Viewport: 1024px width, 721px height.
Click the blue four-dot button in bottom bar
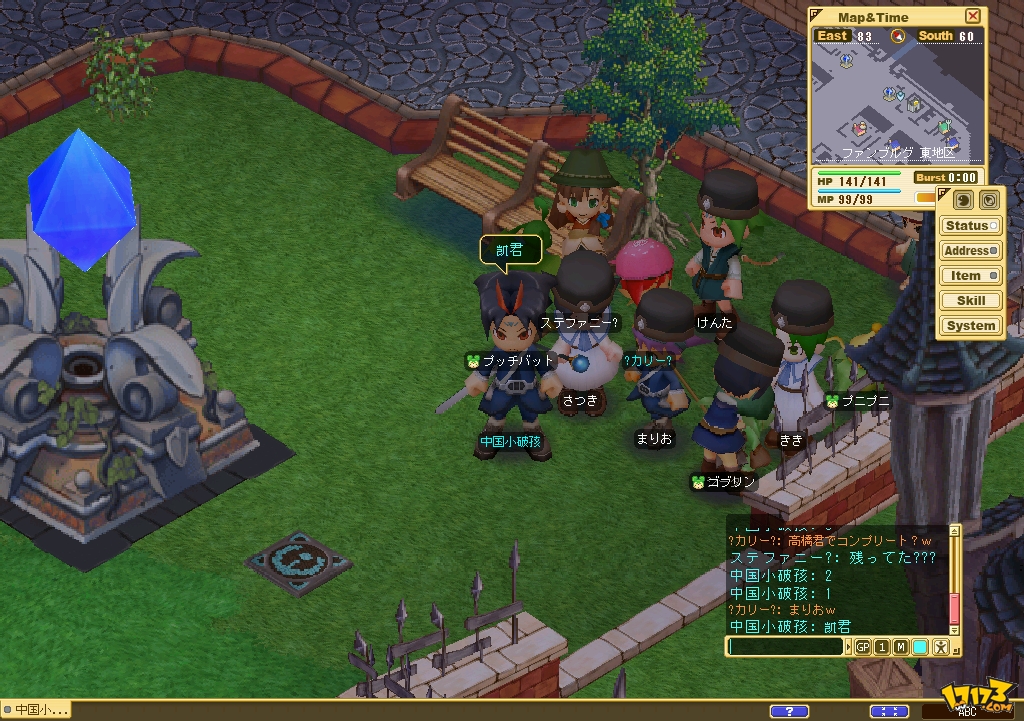click(x=888, y=711)
